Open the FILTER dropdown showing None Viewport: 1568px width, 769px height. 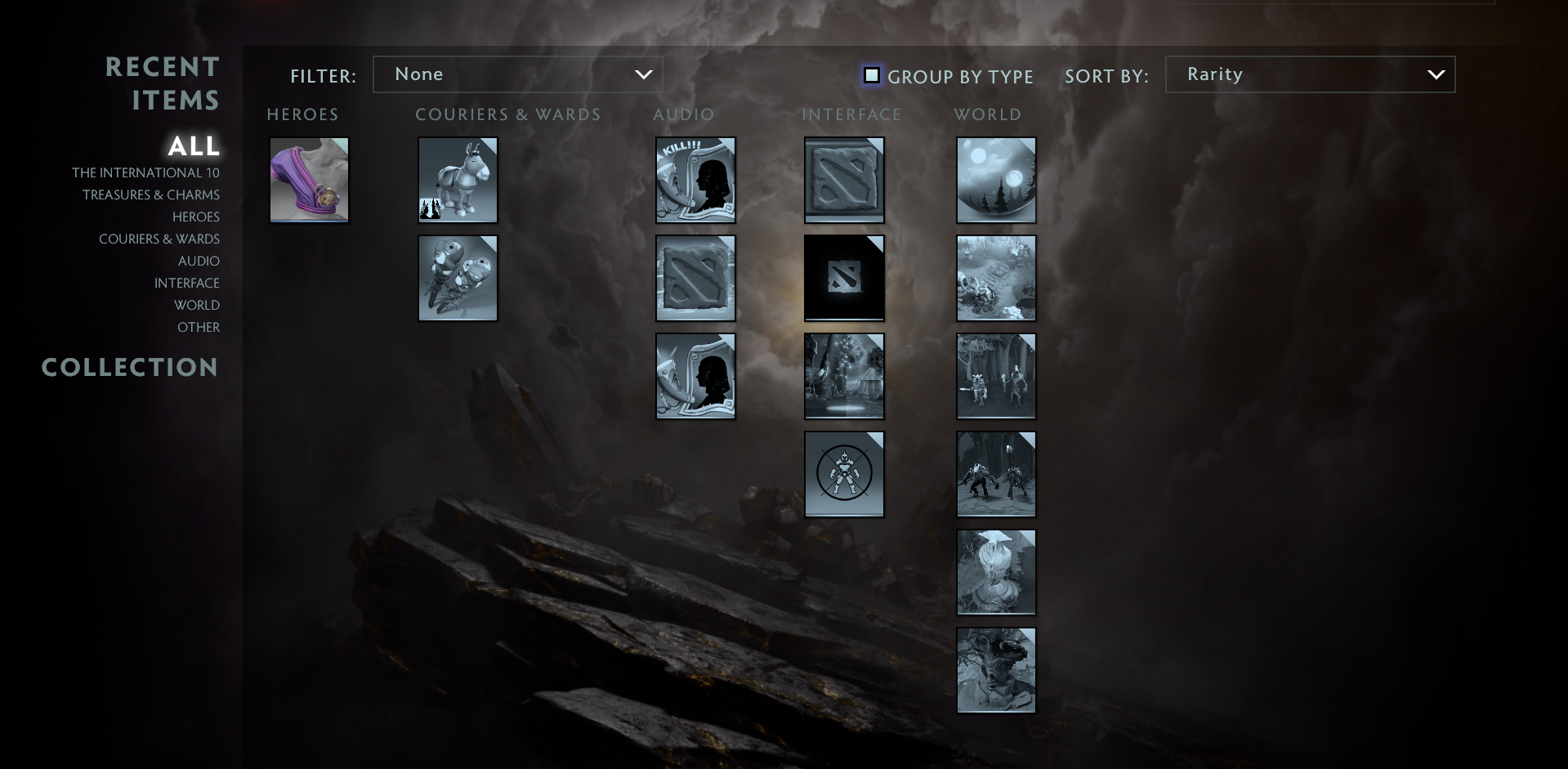(x=518, y=74)
